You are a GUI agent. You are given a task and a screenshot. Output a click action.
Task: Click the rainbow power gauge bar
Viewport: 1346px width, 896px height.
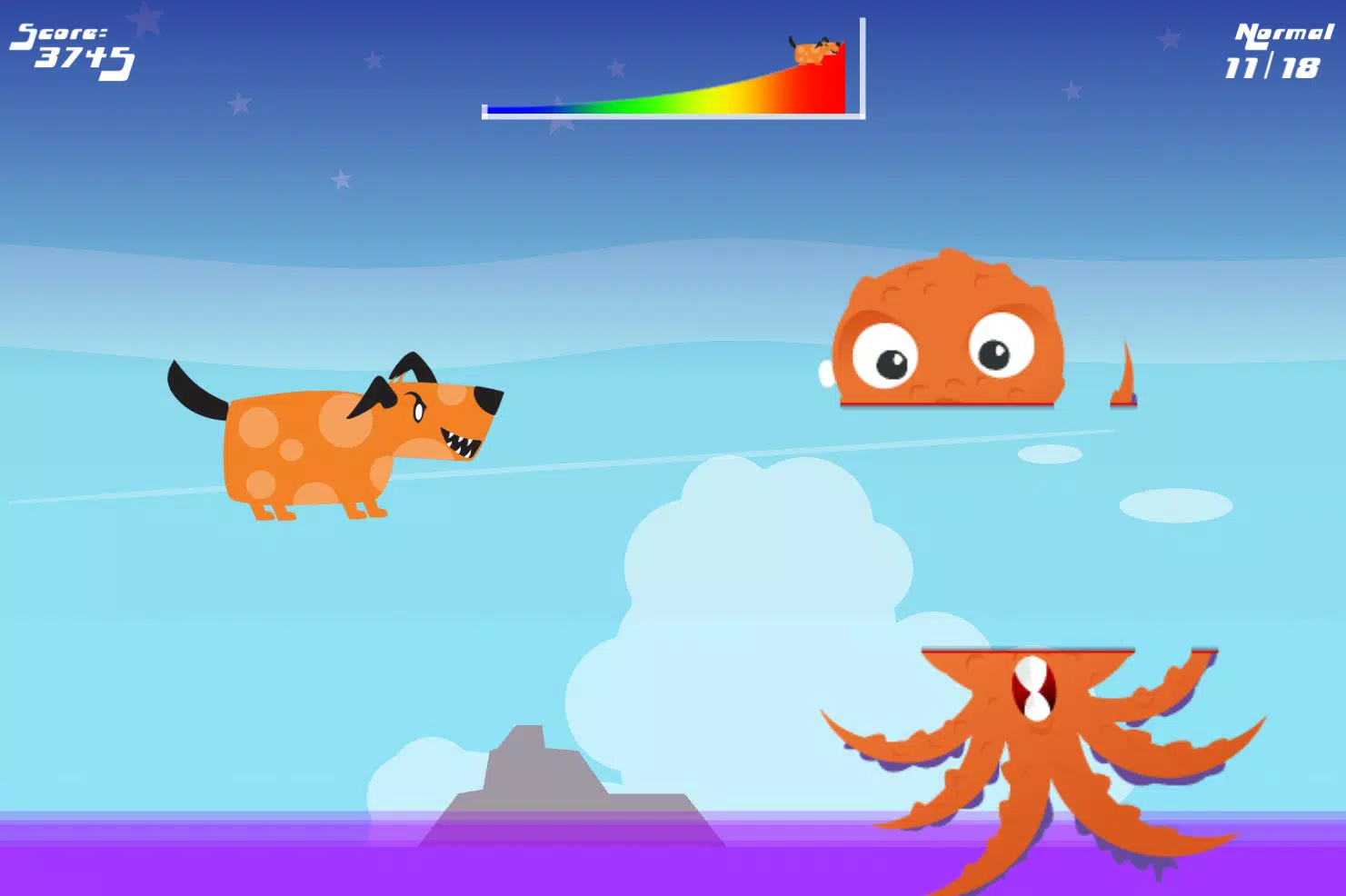pos(673,100)
